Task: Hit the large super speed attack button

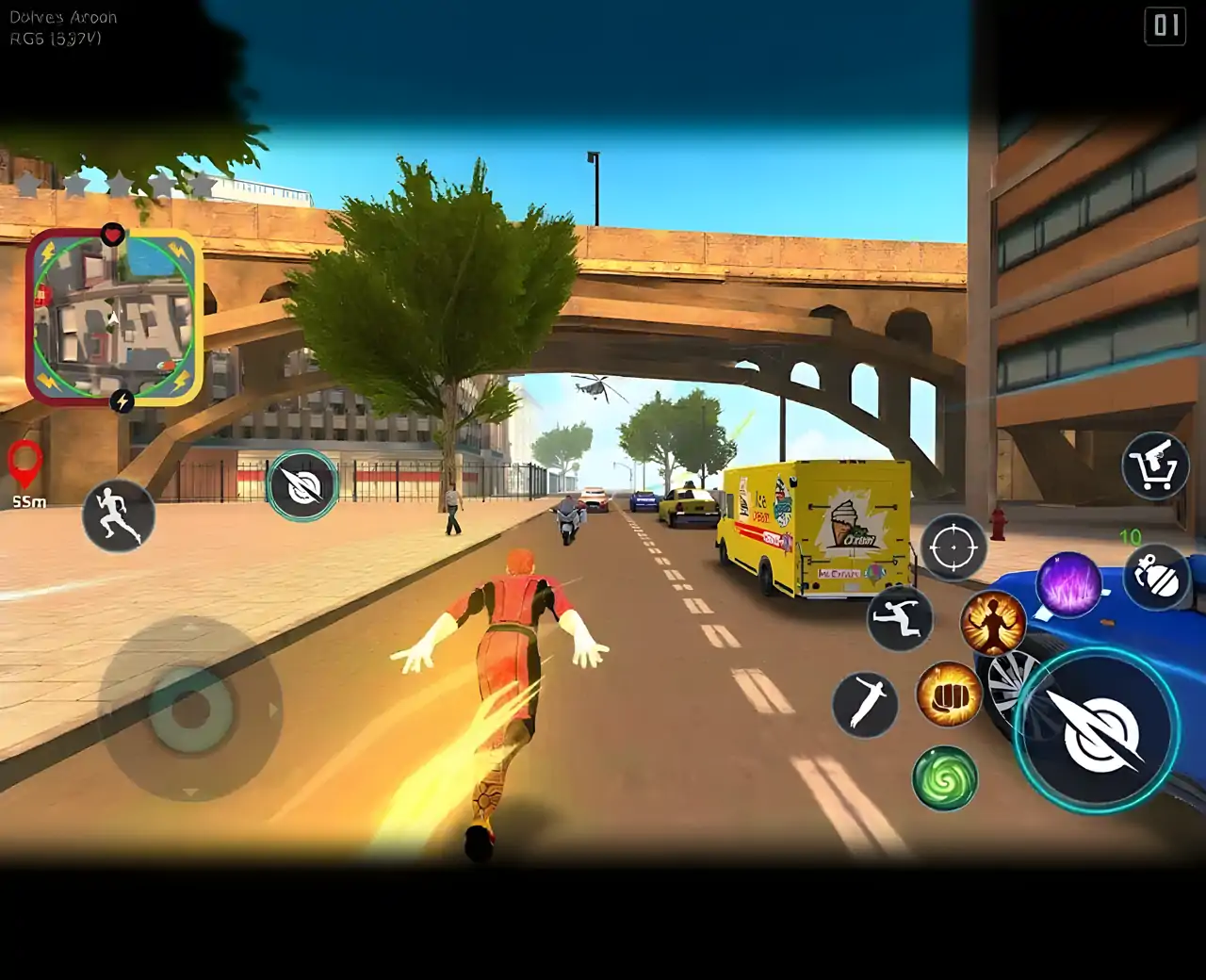Action: pos(1097,729)
